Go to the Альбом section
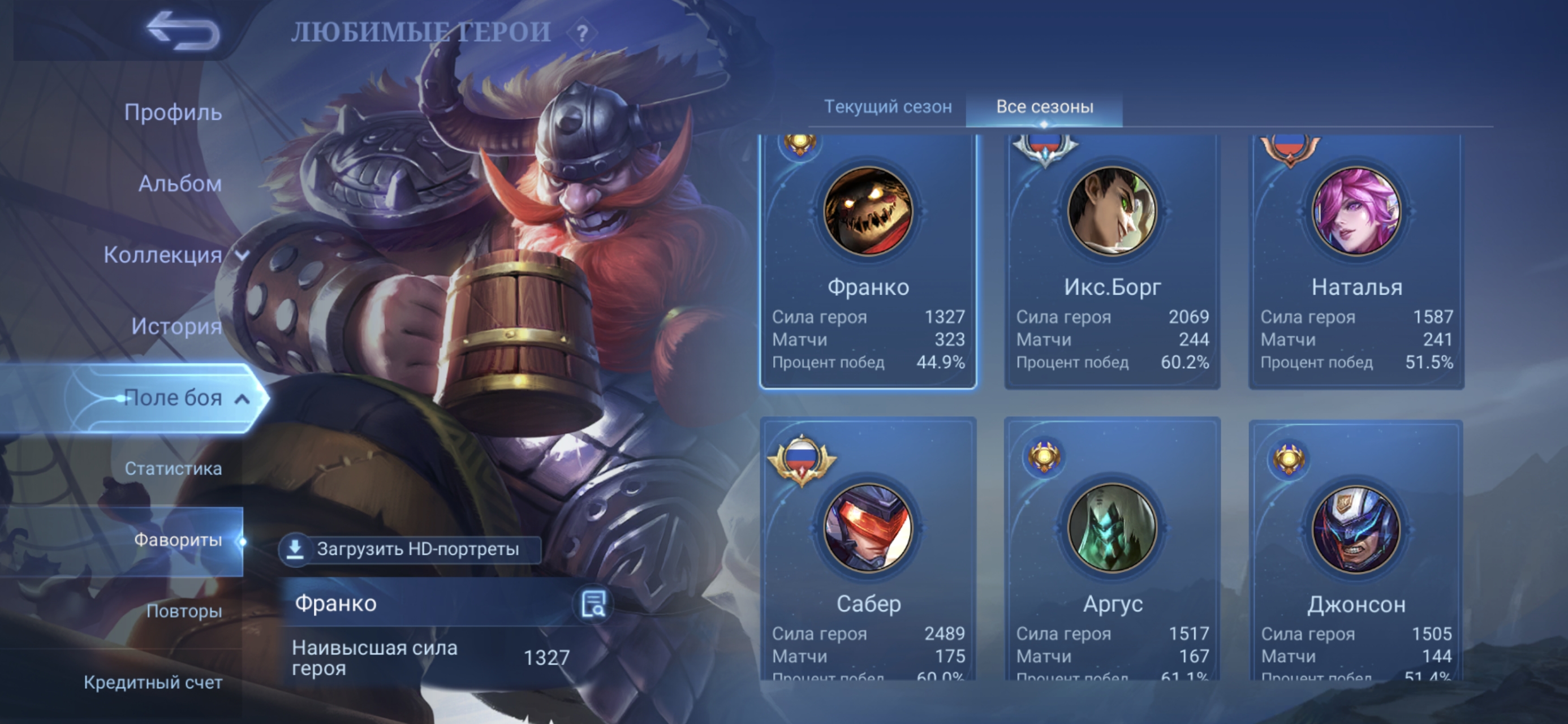The image size is (1568, 724). (179, 183)
